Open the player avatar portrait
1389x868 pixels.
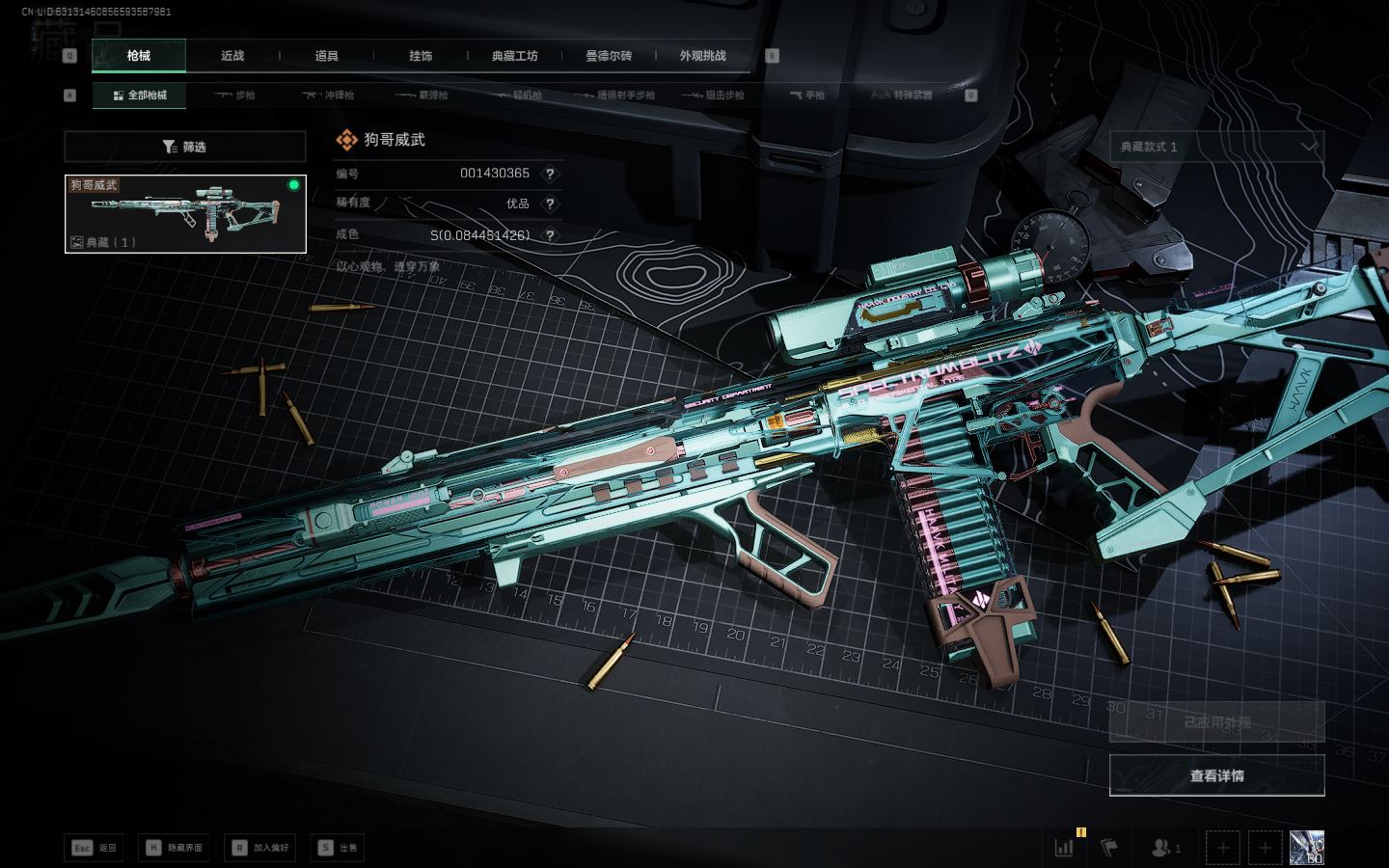1306,848
